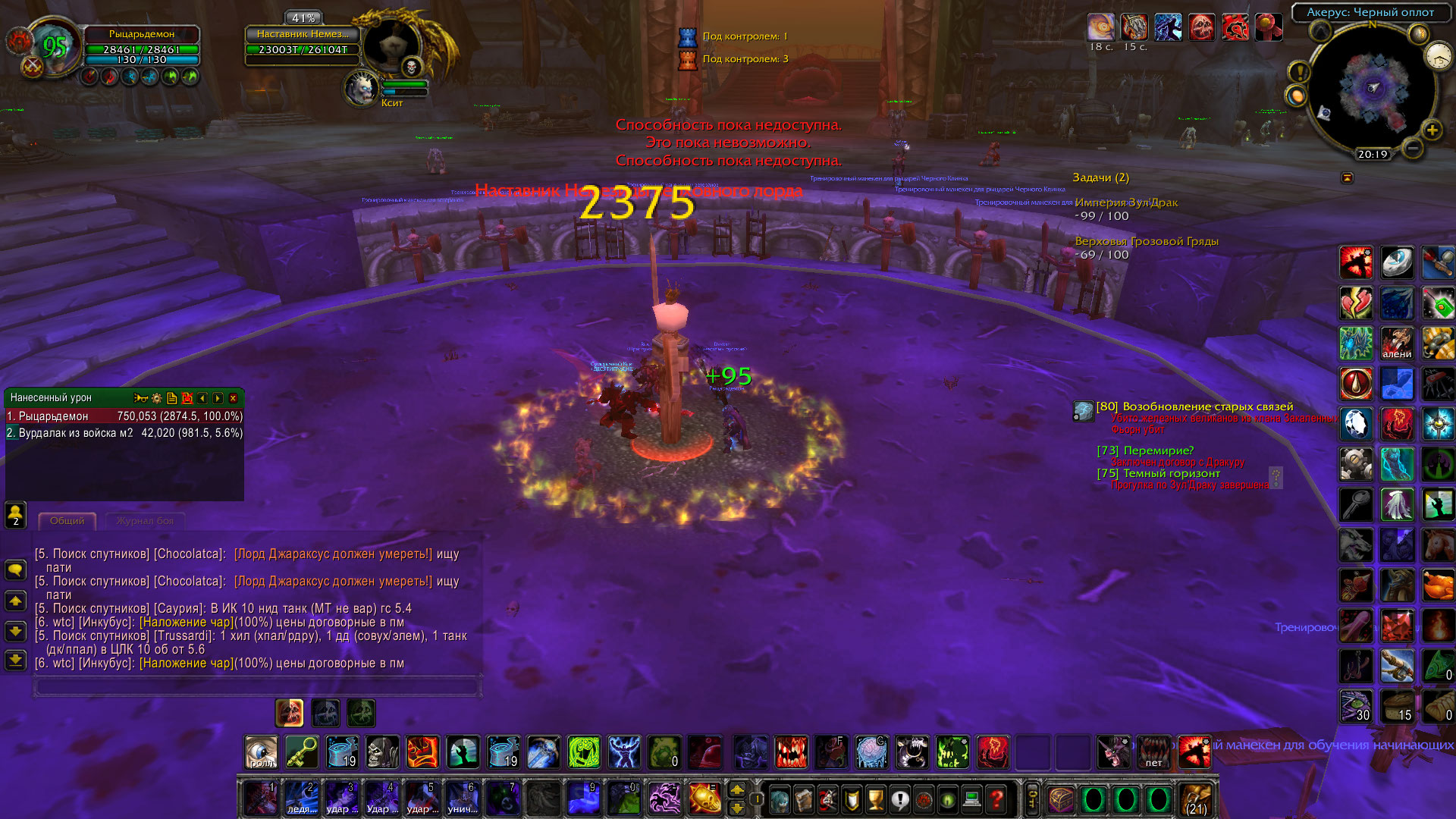Screen dimensions: 1456x819
Task: Open the chat menu speech bubble
Action: (16, 570)
